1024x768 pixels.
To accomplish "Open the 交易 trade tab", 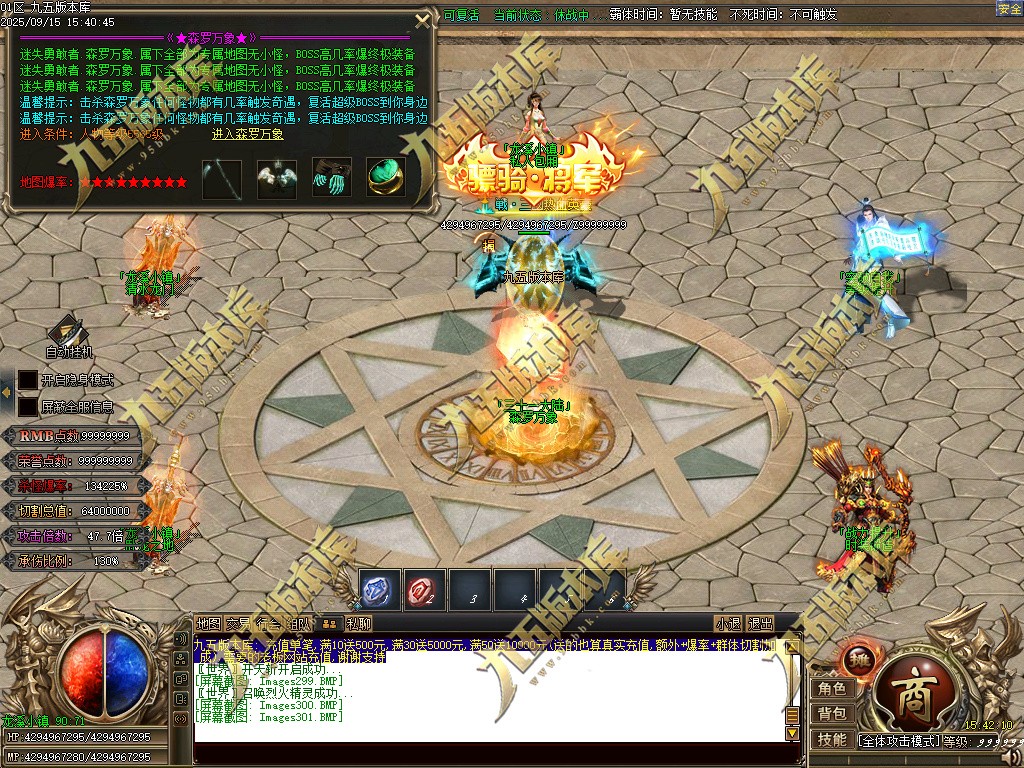I will pyautogui.click(x=238, y=624).
